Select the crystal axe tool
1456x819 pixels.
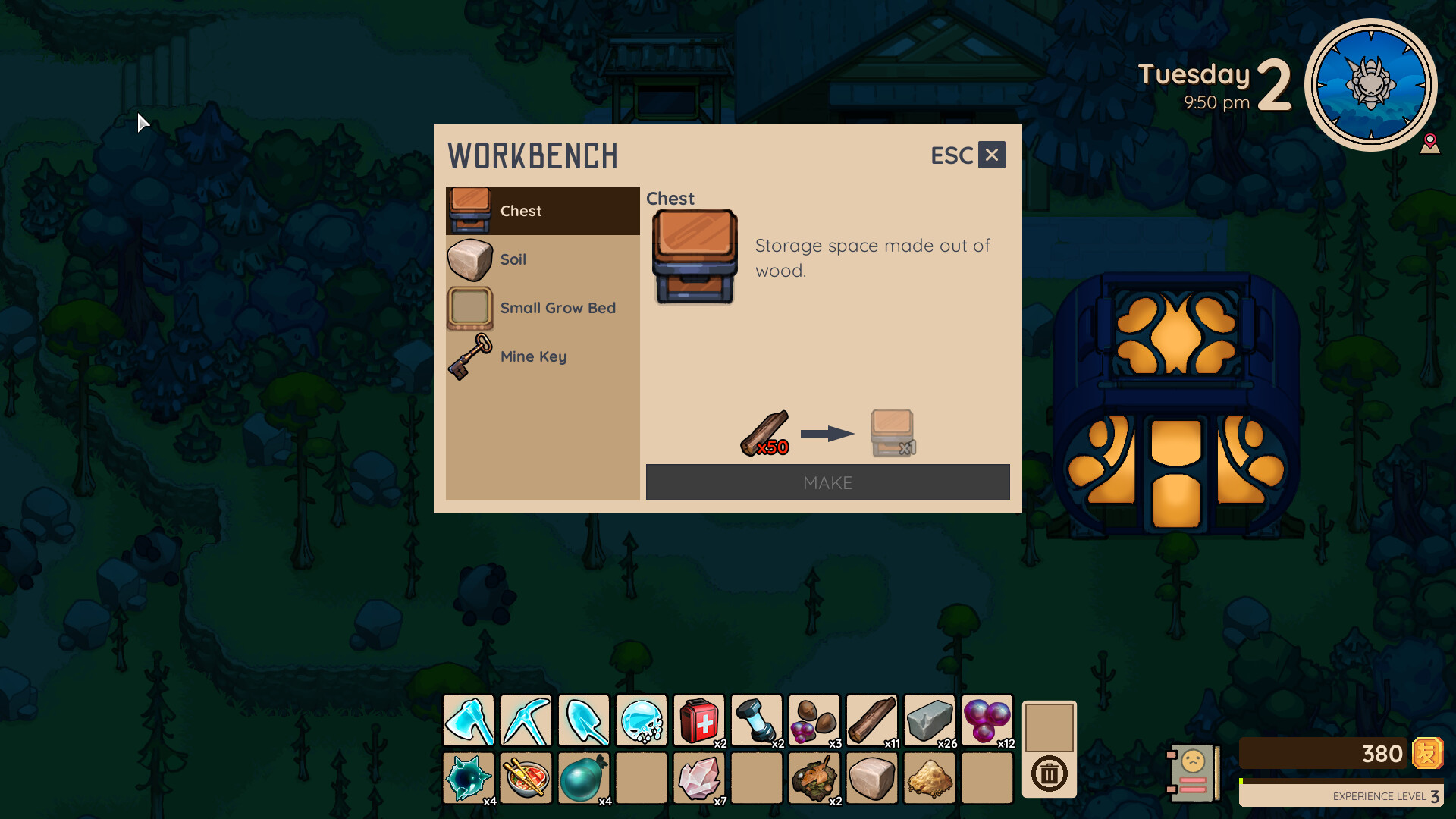point(468,720)
